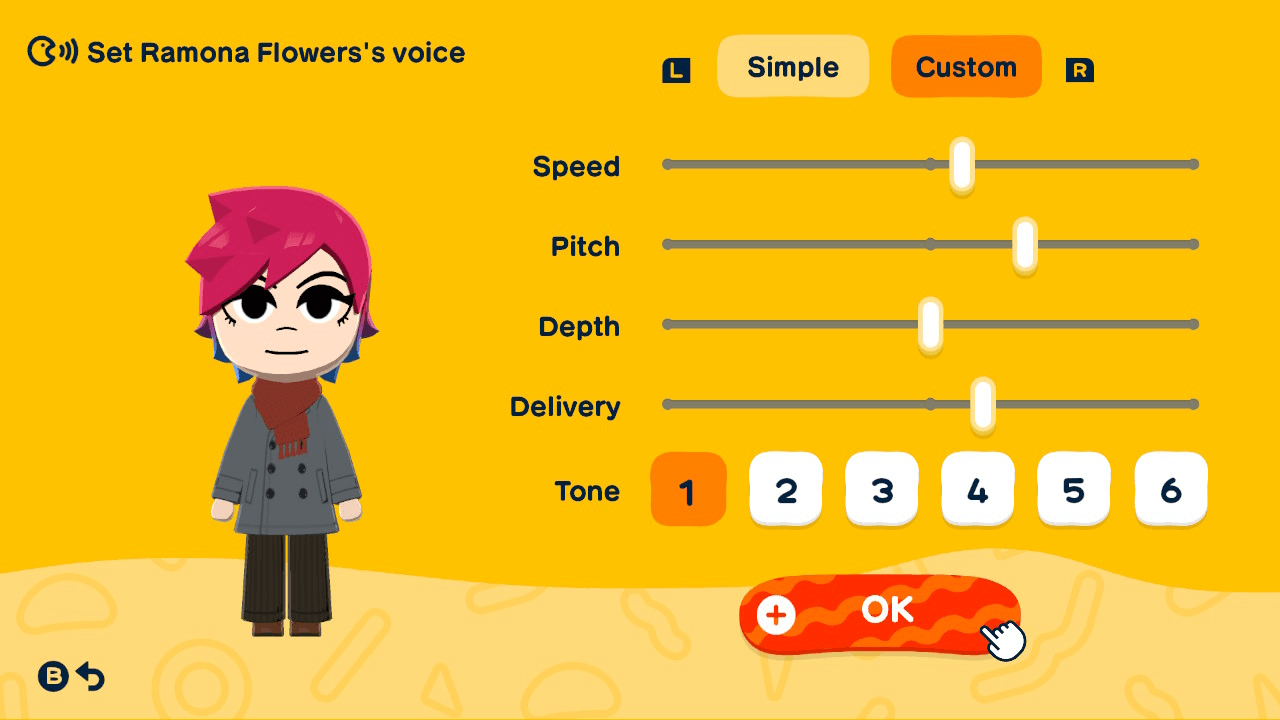
Task: Select Tone 3 for Ramona's voice
Action: tap(882, 489)
